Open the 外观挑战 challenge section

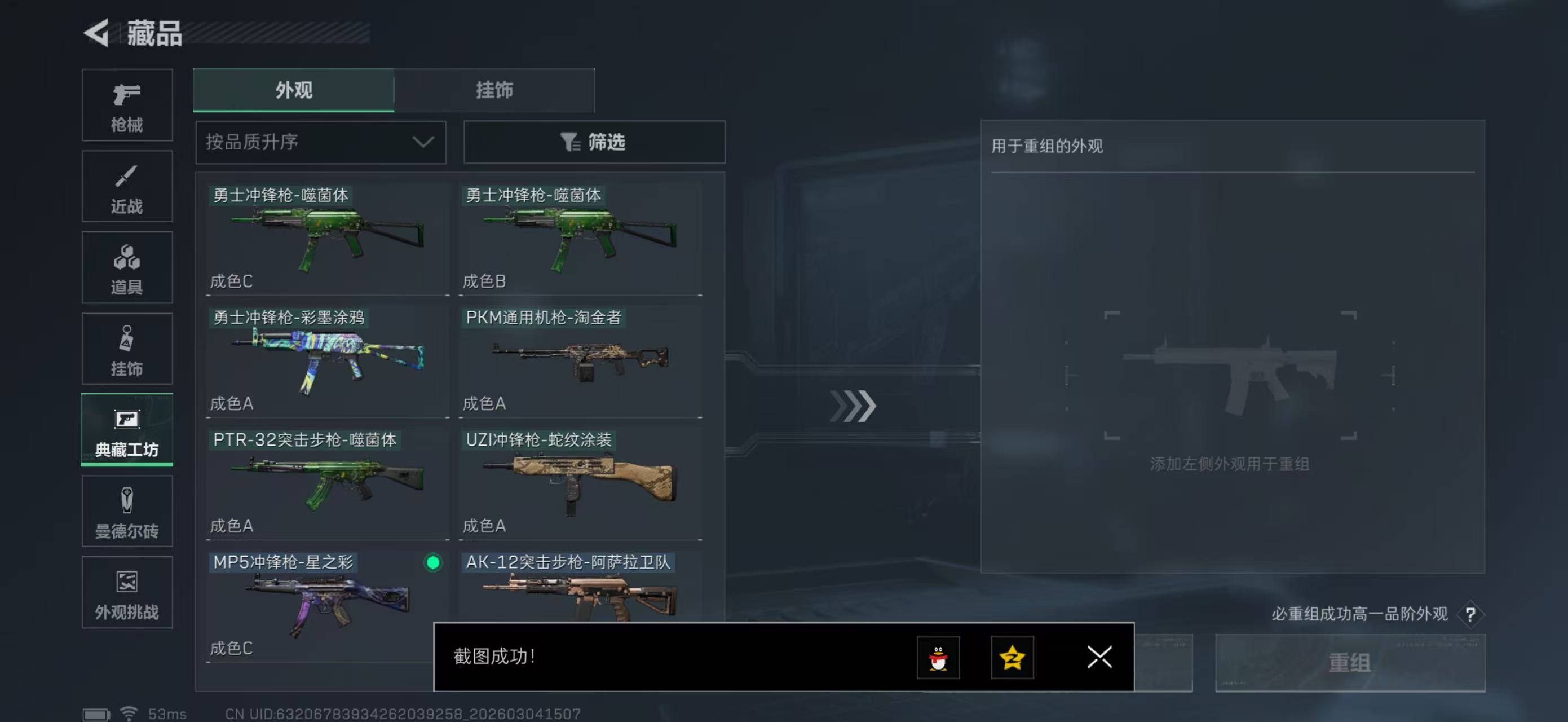click(127, 592)
